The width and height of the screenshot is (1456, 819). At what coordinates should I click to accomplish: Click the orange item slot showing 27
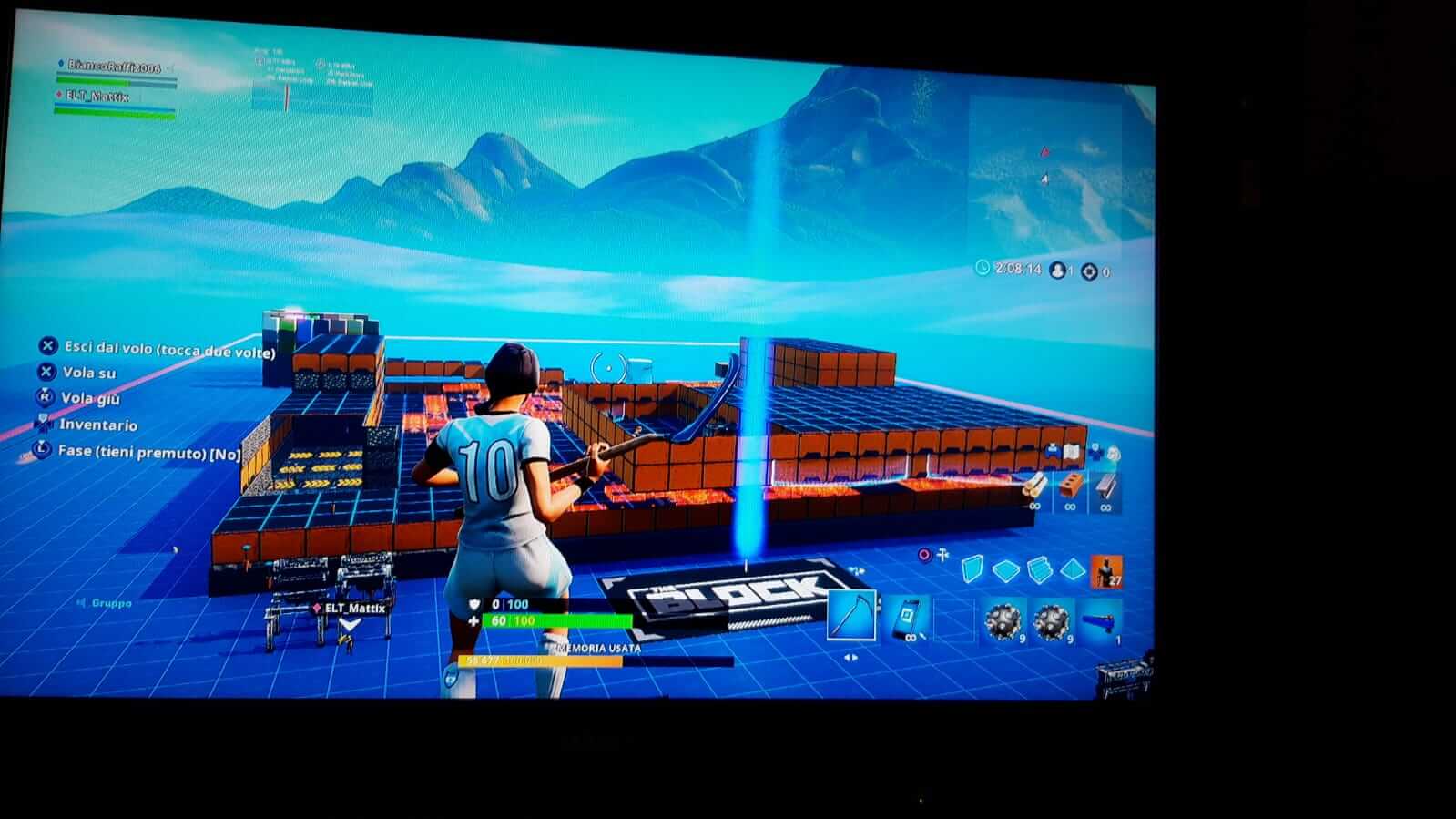pyautogui.click(x=1107, y=574)
